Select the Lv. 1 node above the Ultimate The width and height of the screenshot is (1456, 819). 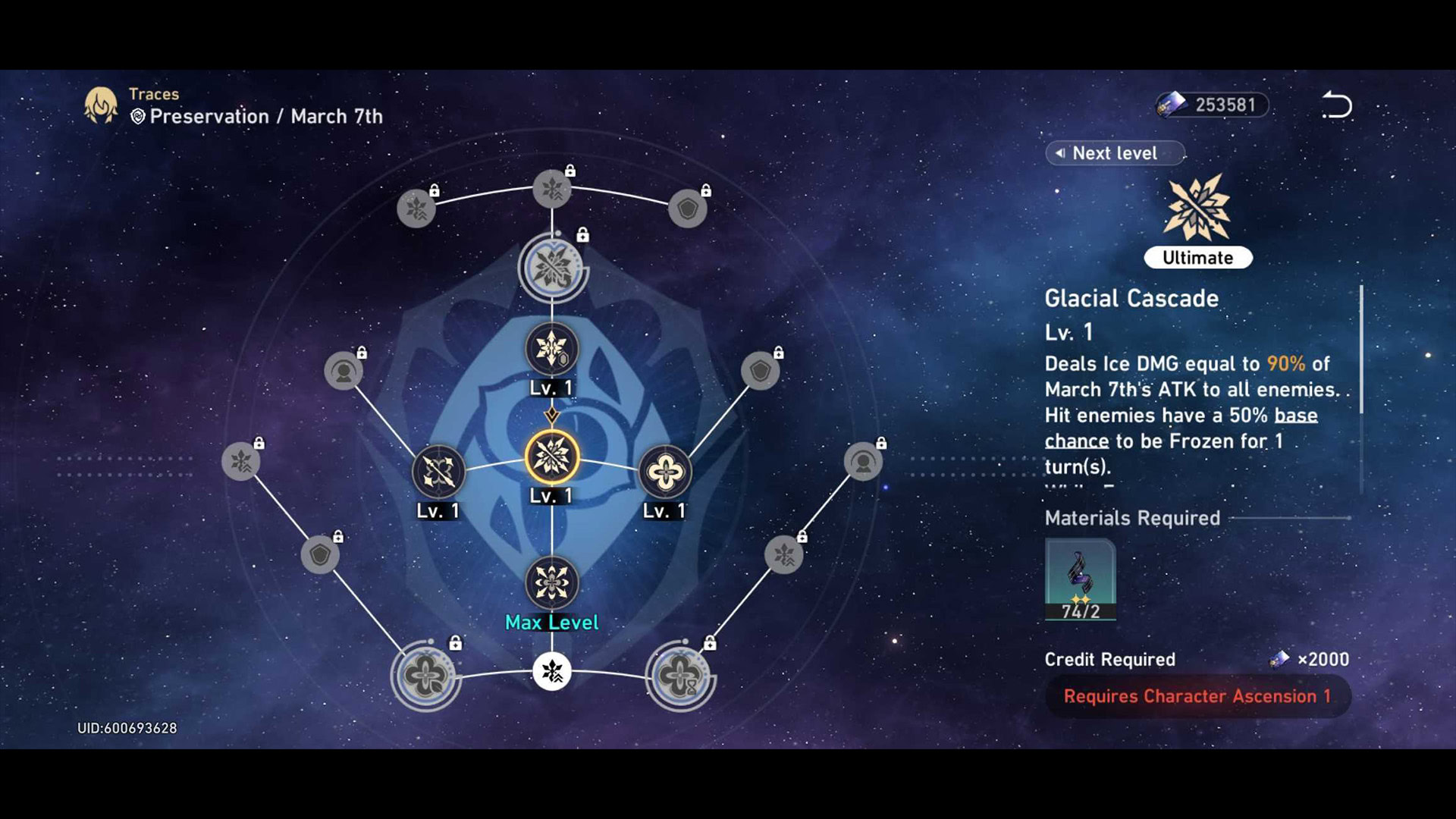[552, 350]
